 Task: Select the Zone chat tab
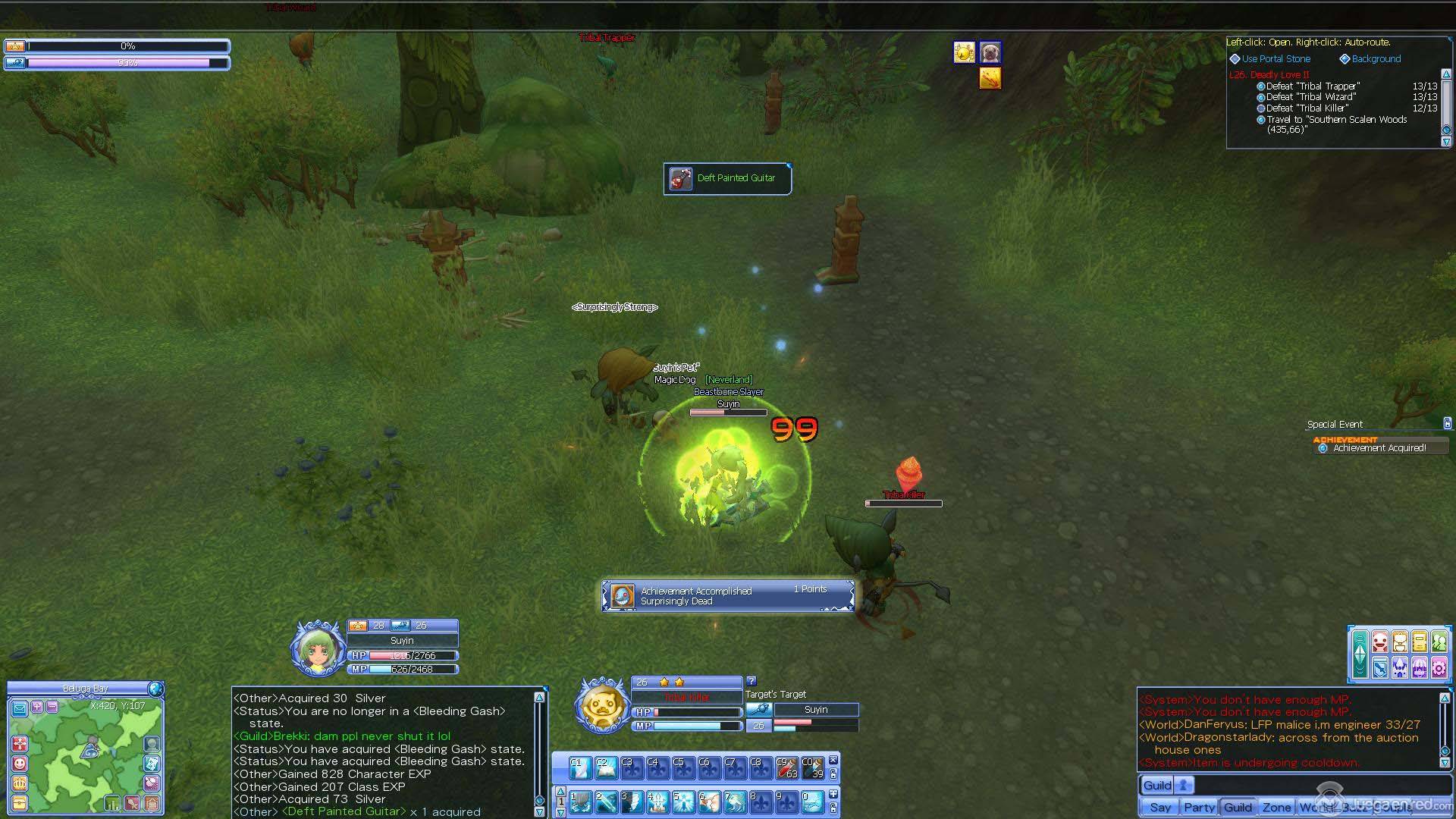tap(1276, 807)
